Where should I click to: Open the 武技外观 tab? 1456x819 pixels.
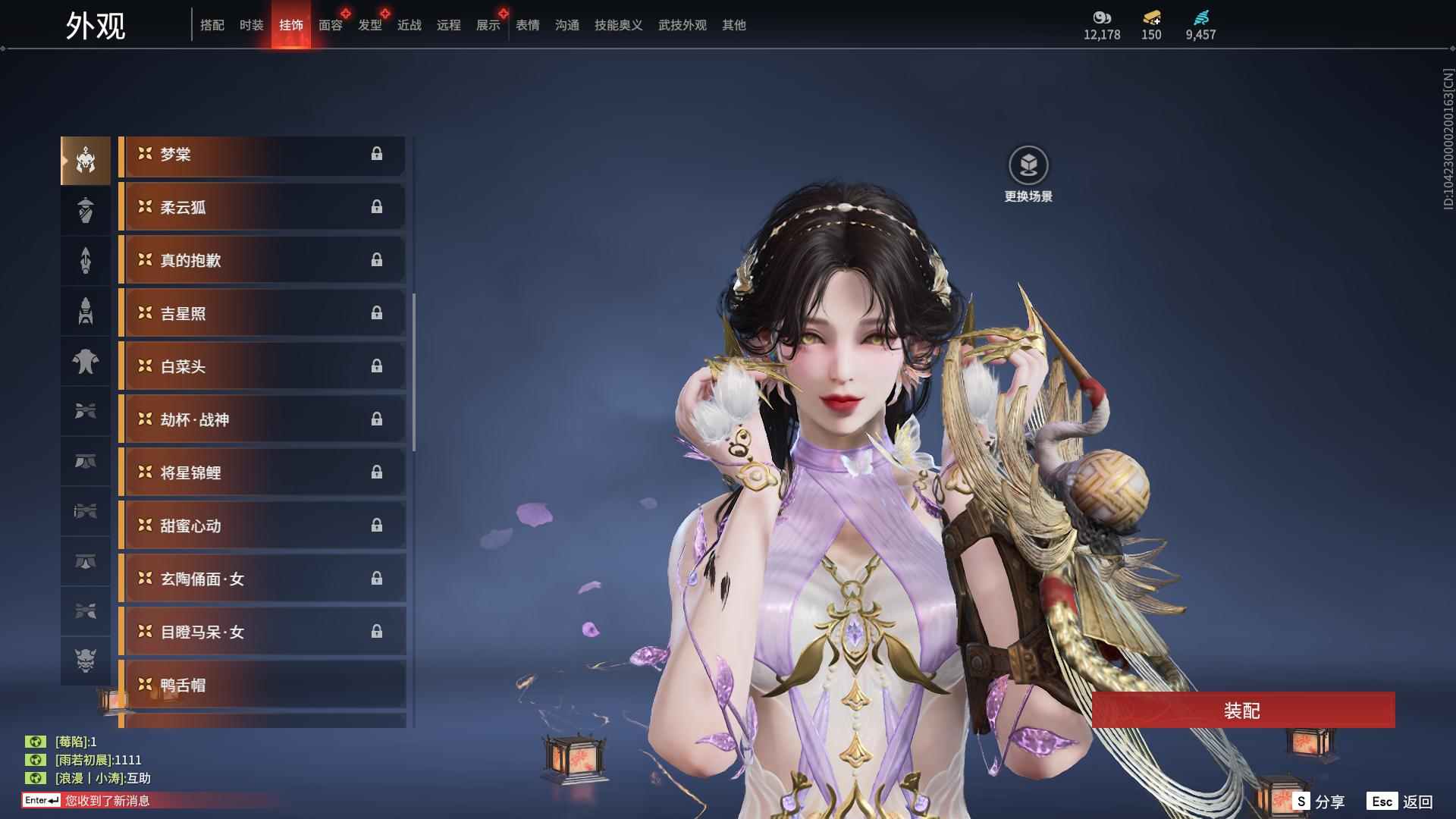pyautogui.click(x=681, y=24)
